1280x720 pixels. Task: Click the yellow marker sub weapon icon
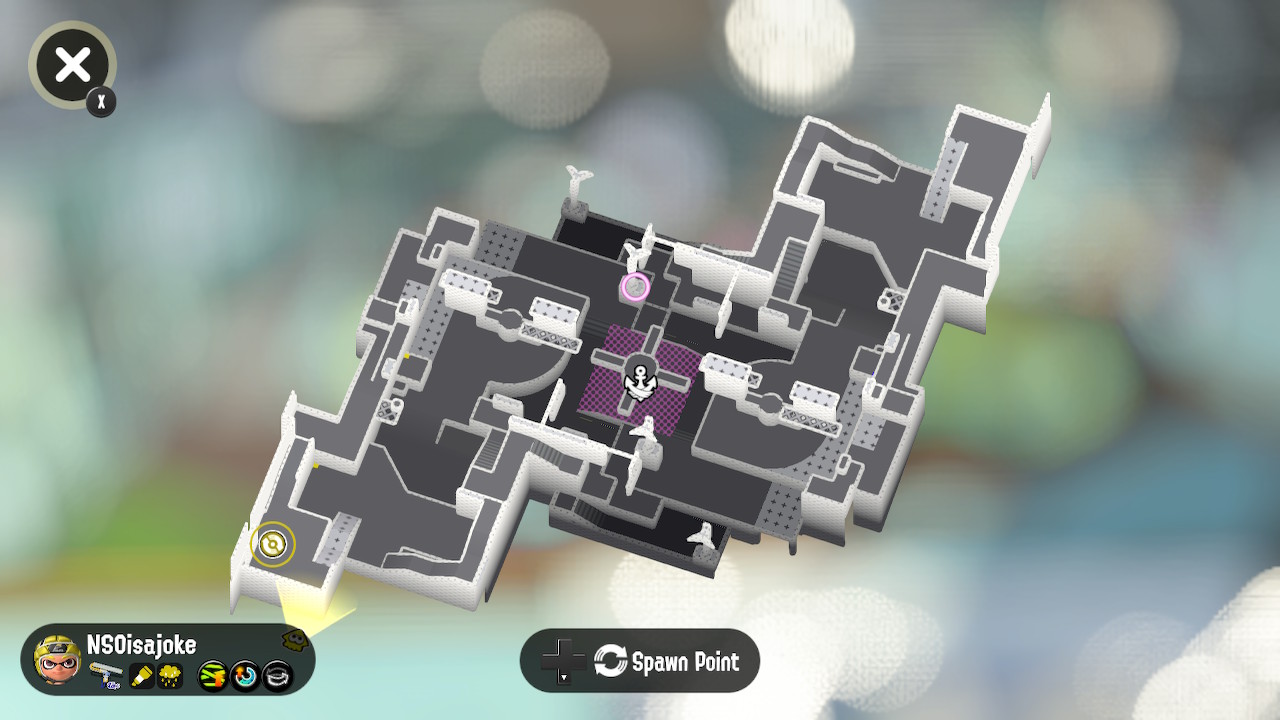click(140, 675)
